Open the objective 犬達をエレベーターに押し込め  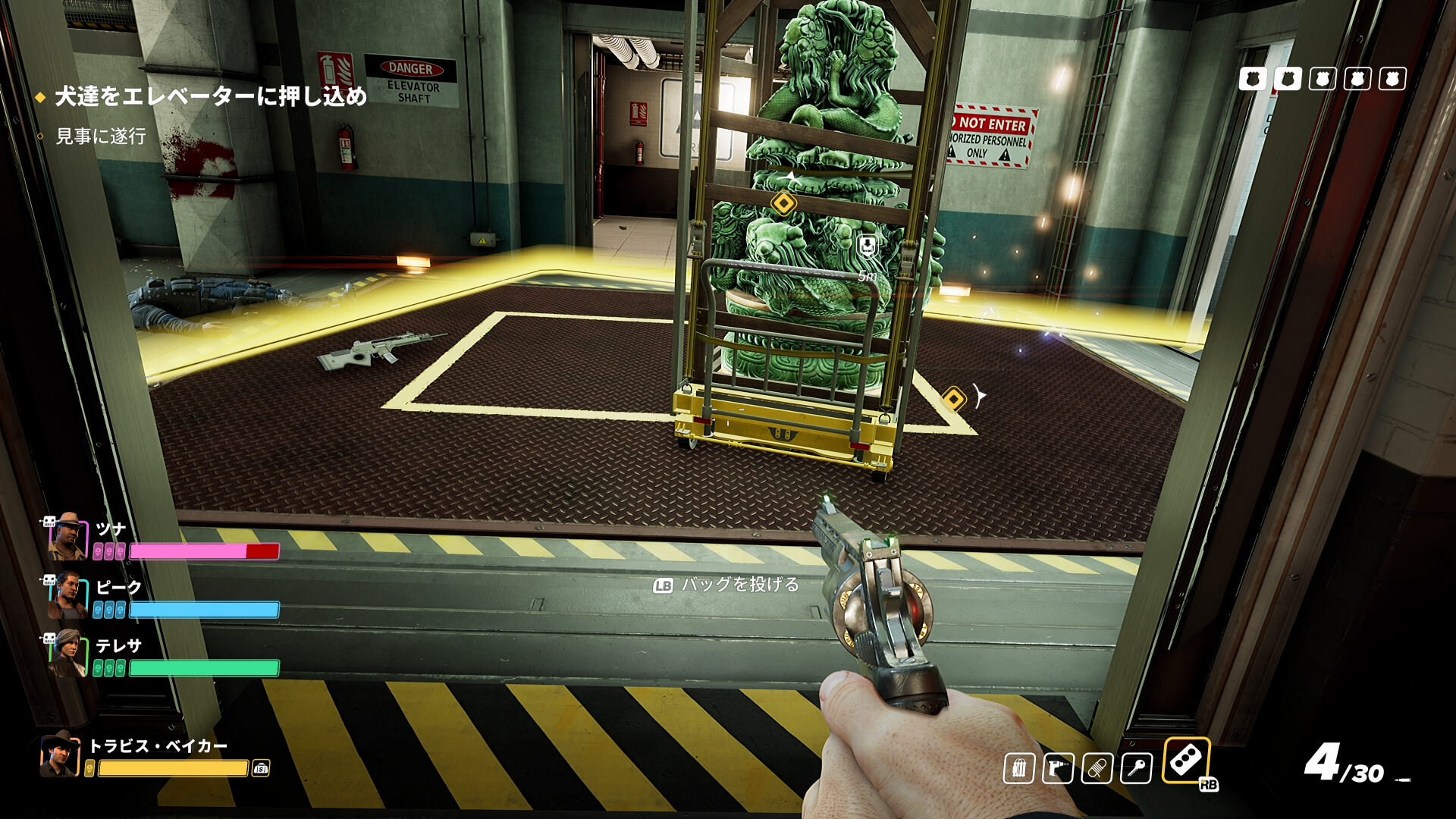[210, 96]
